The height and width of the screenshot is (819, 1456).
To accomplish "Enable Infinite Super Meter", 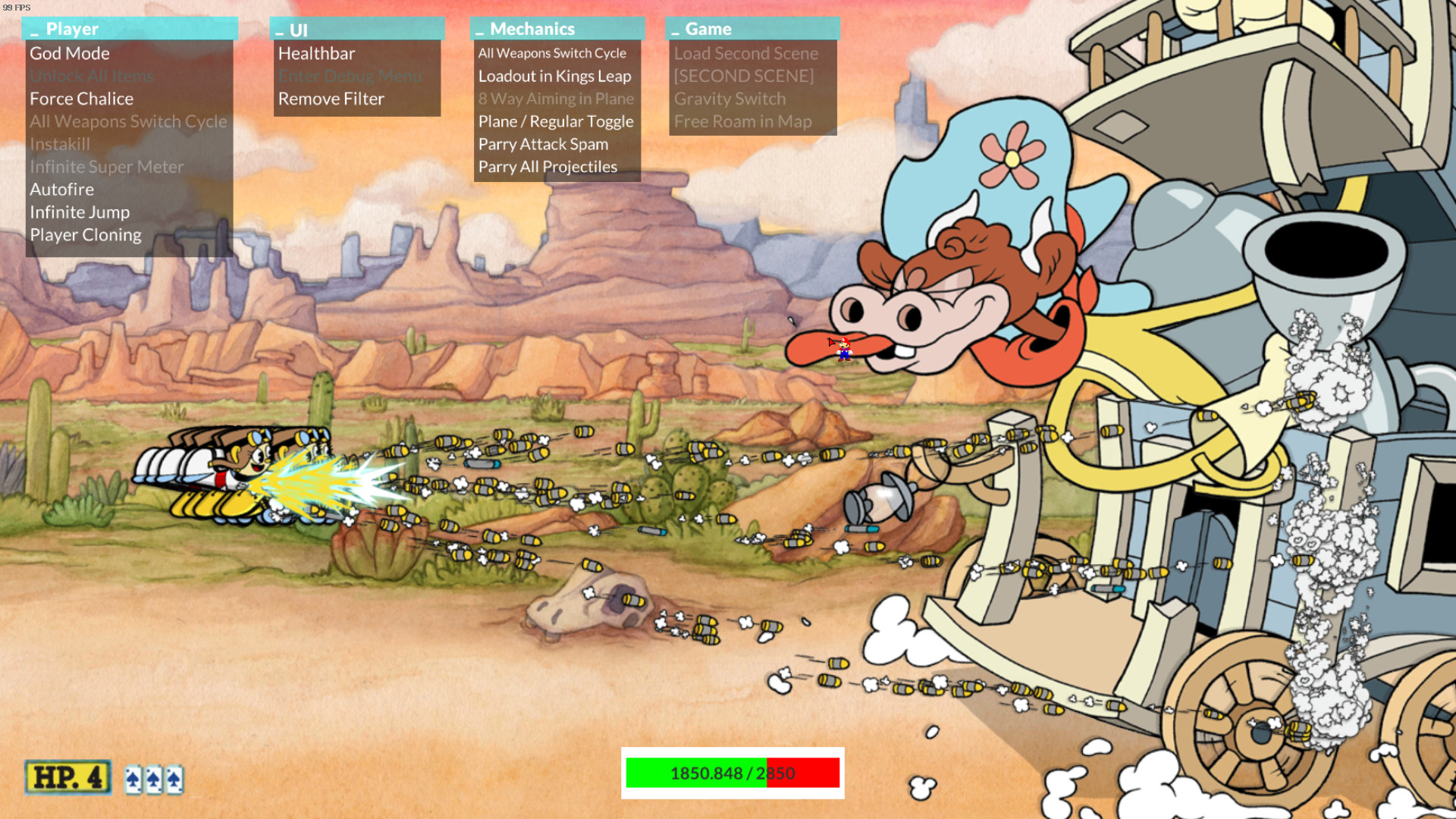I will point(106,167).
